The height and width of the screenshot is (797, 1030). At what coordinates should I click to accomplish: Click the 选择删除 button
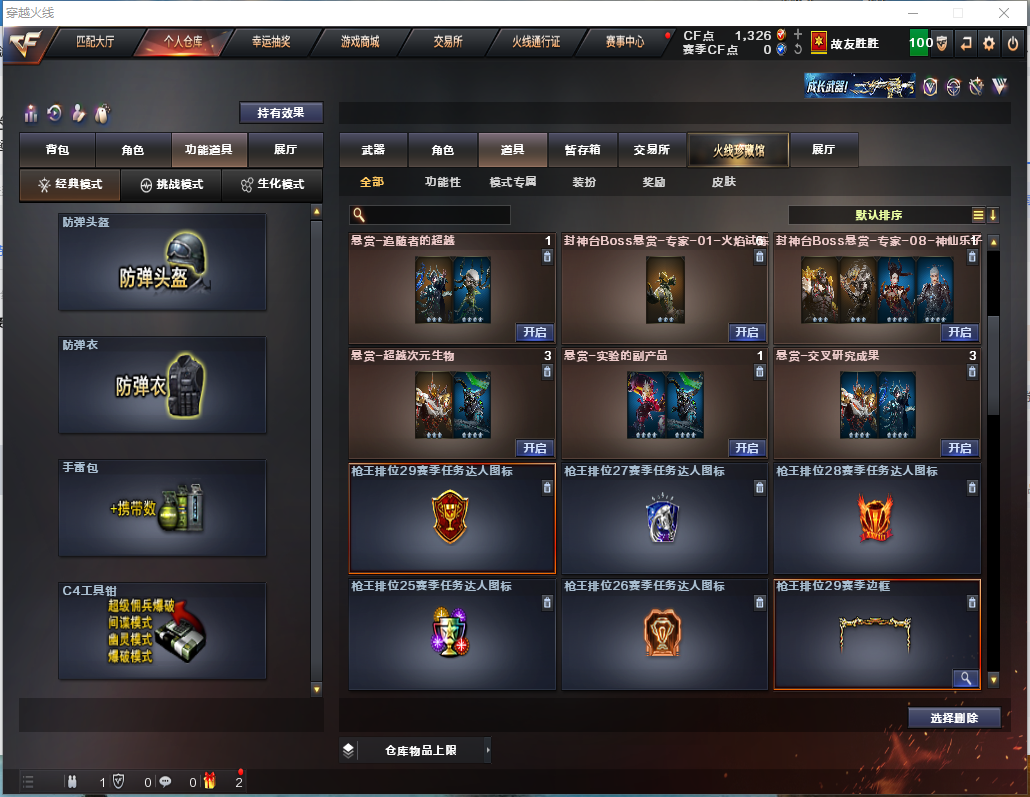954,718
